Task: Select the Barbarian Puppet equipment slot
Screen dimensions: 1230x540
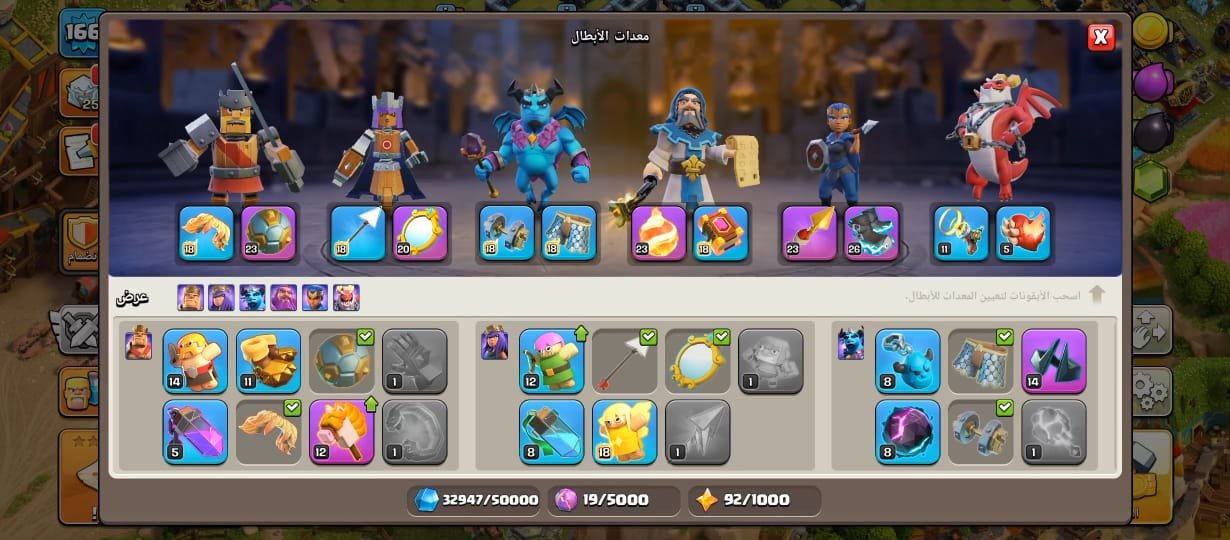Action: pyautogui.click(x=195, y=360)
